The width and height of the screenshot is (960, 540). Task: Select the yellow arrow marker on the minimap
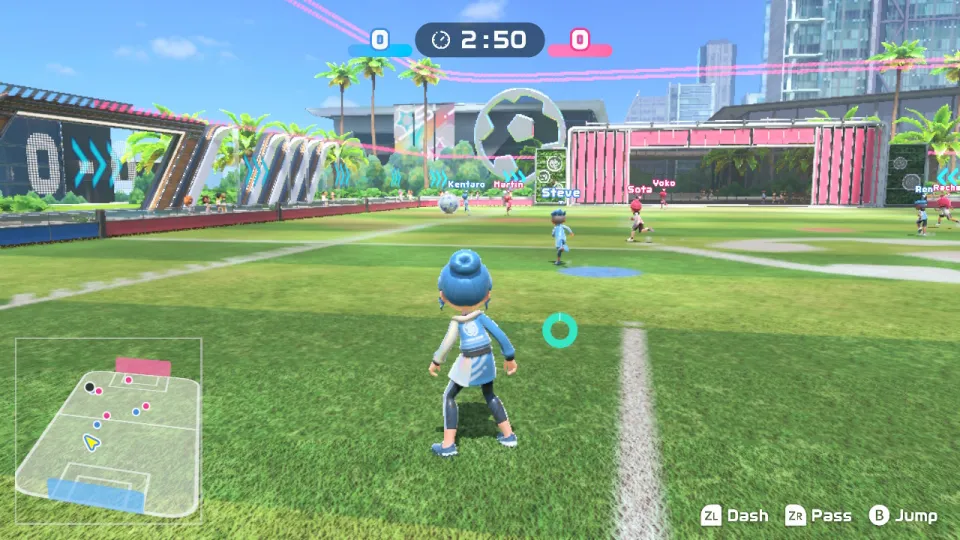(91, 441)
